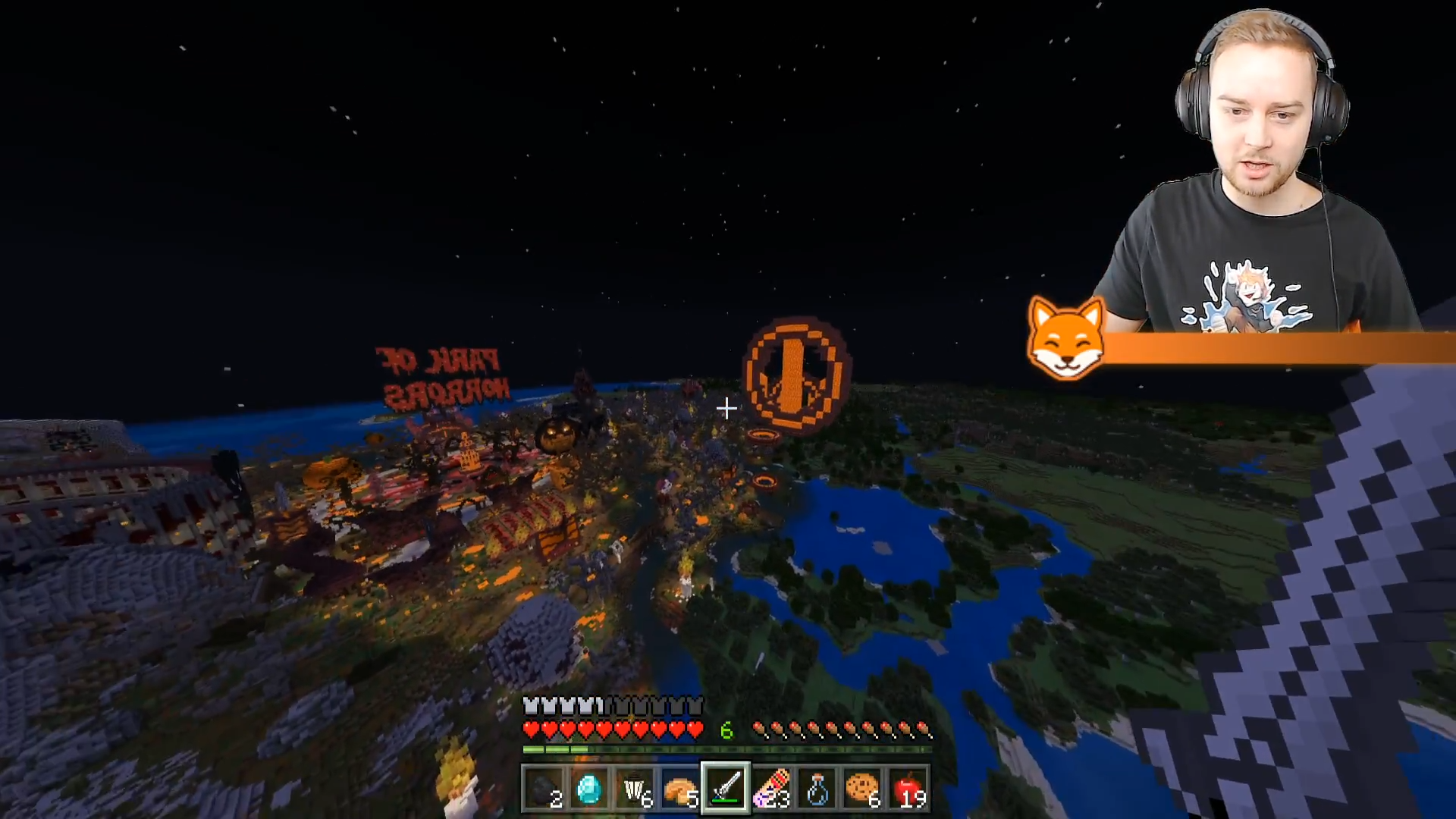Click the iron sword hotbar slot
The image size is (1456, 819).
point(726,789)
